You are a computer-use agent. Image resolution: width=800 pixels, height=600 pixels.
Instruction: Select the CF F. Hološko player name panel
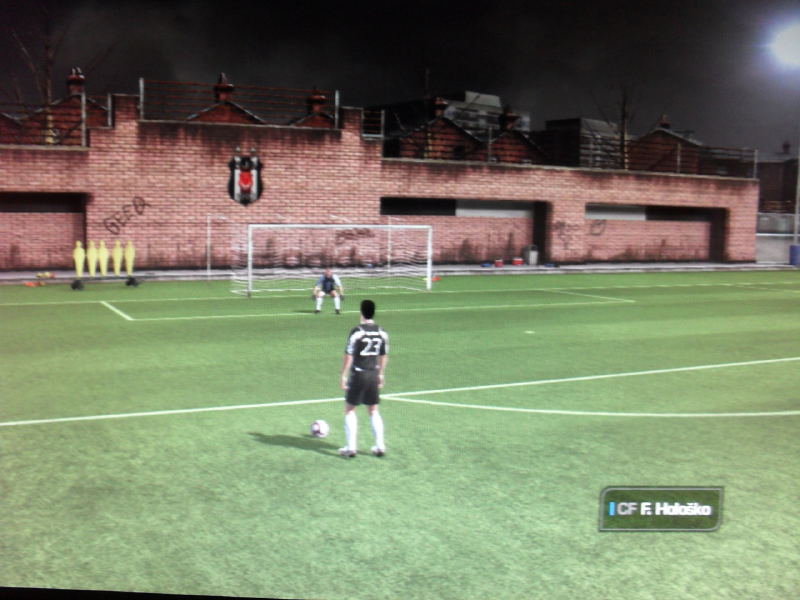point(660,509)
